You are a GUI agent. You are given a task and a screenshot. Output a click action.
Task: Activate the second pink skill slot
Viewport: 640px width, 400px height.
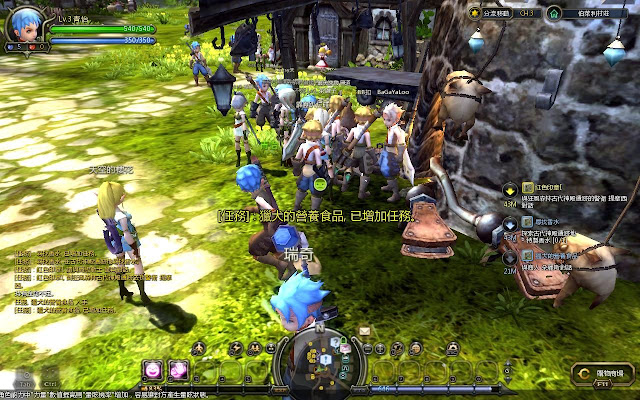point(177,368)
